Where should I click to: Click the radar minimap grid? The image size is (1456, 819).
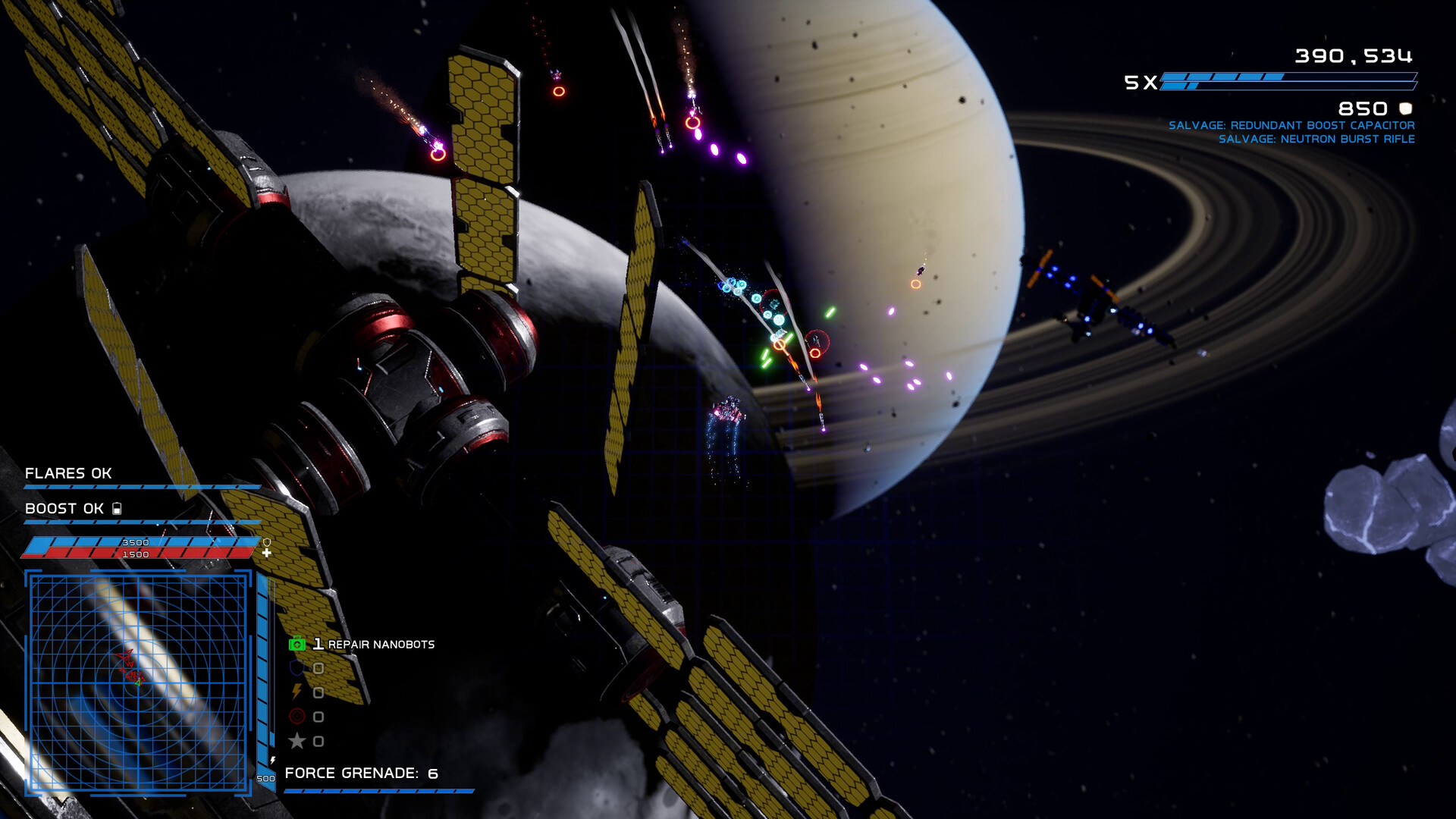point(139,682)
